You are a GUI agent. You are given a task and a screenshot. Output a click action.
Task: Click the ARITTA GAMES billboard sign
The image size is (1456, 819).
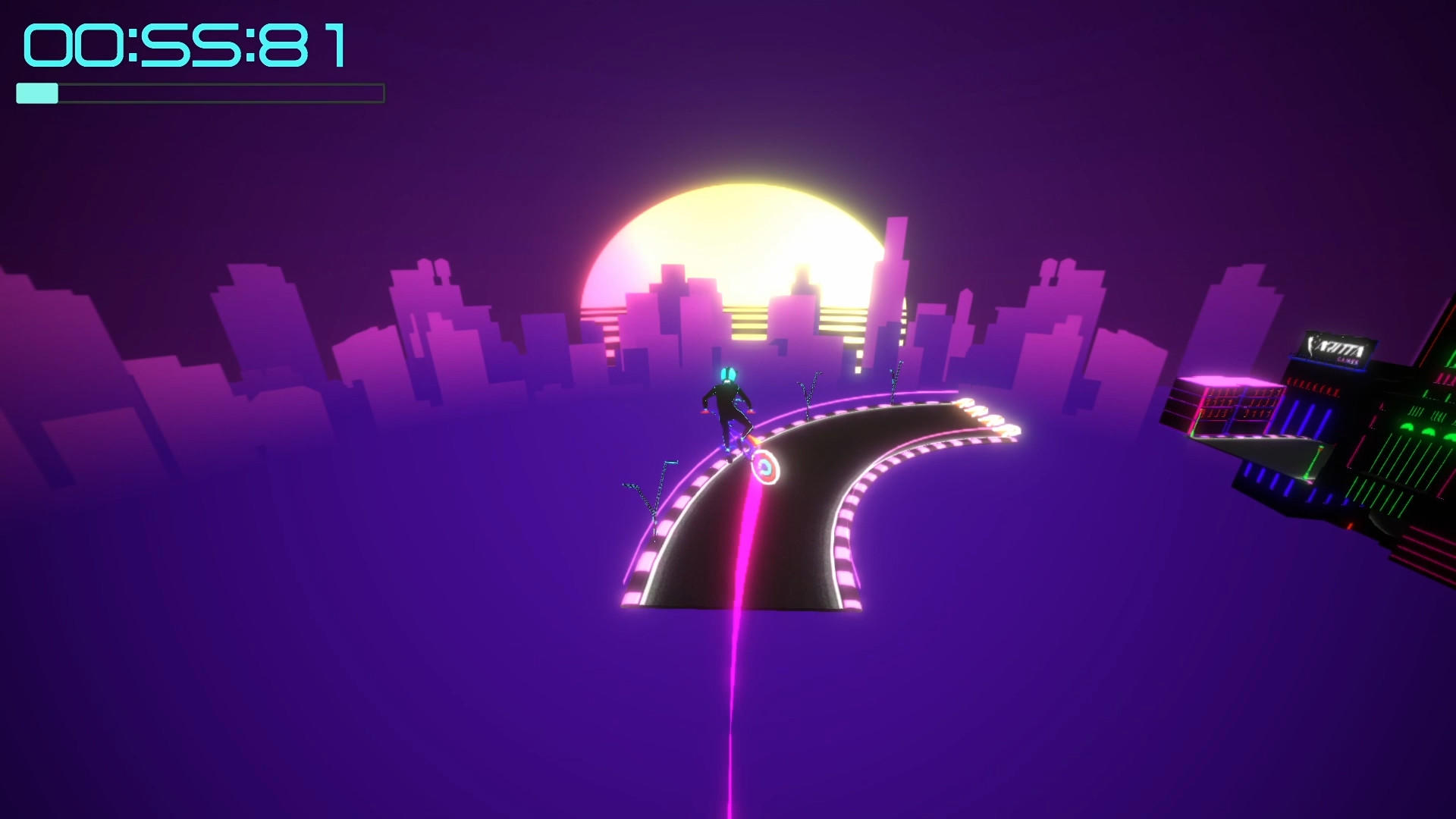pyautogui.click(x=1336, y=349)
